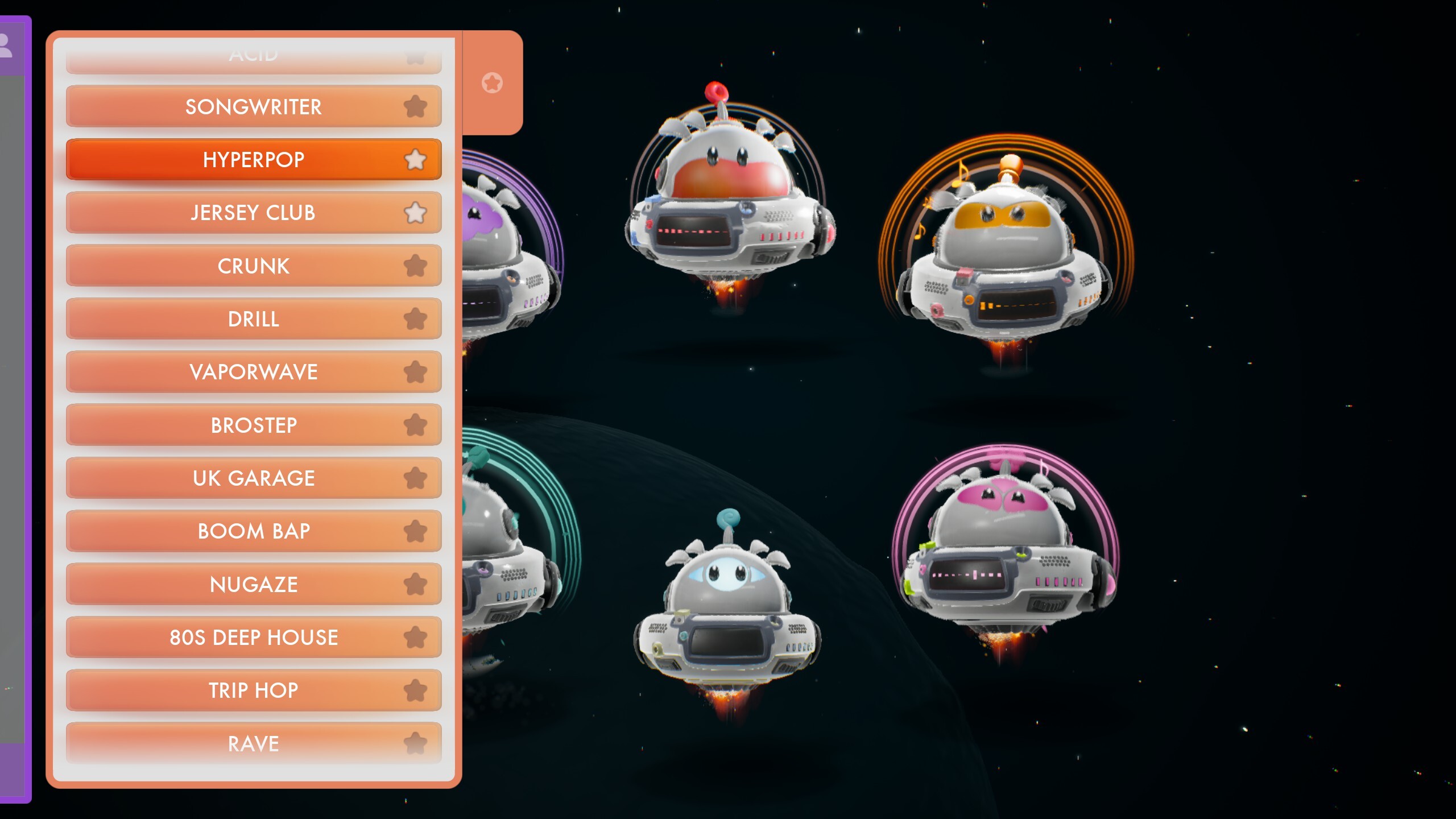Toggle the star next to RAVE
This screenshot has height=819, width=1456.
416,743
